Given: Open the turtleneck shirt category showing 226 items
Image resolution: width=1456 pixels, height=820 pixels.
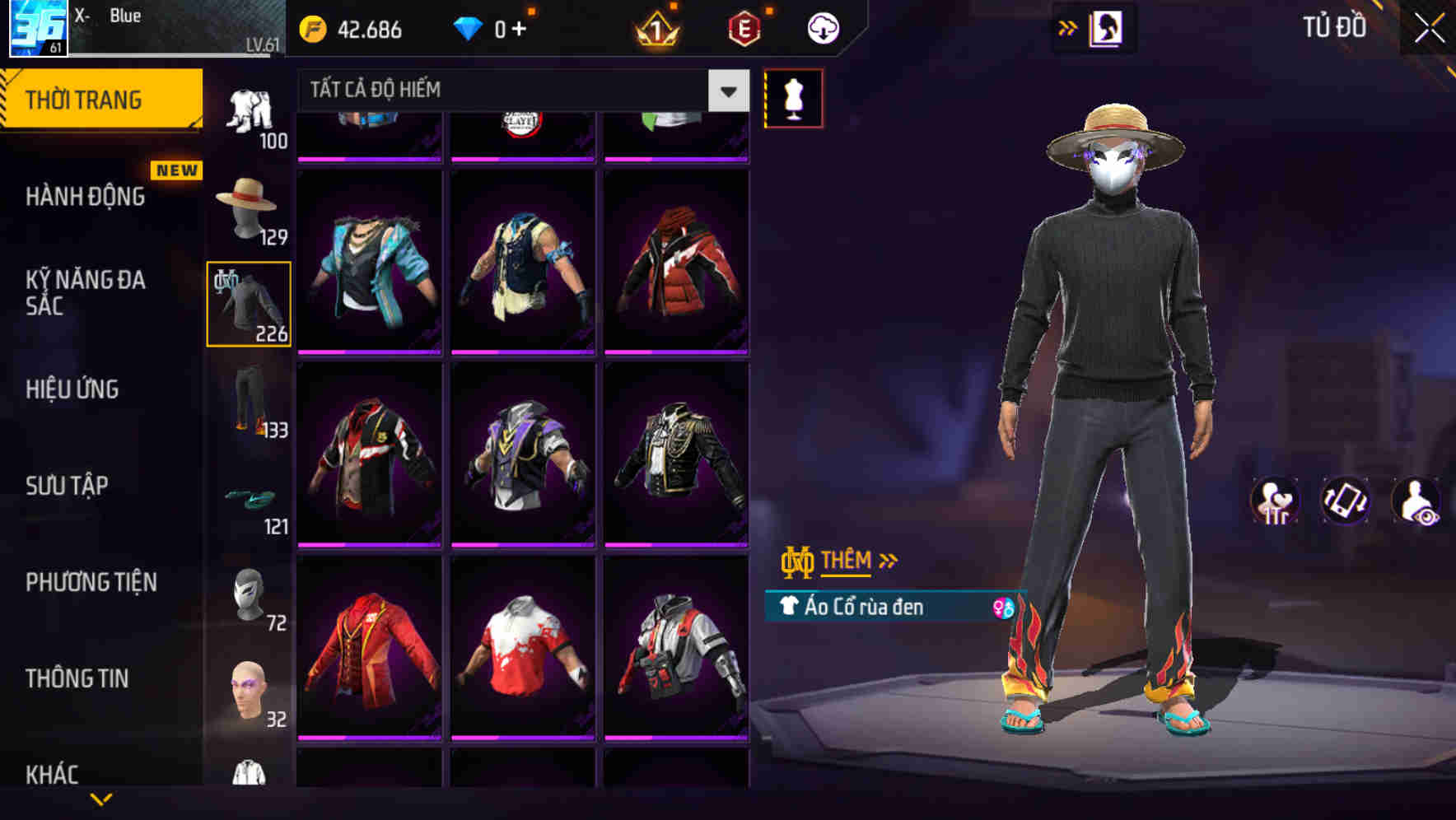Looking at the screenshot, I should click(x=248, y=303).
